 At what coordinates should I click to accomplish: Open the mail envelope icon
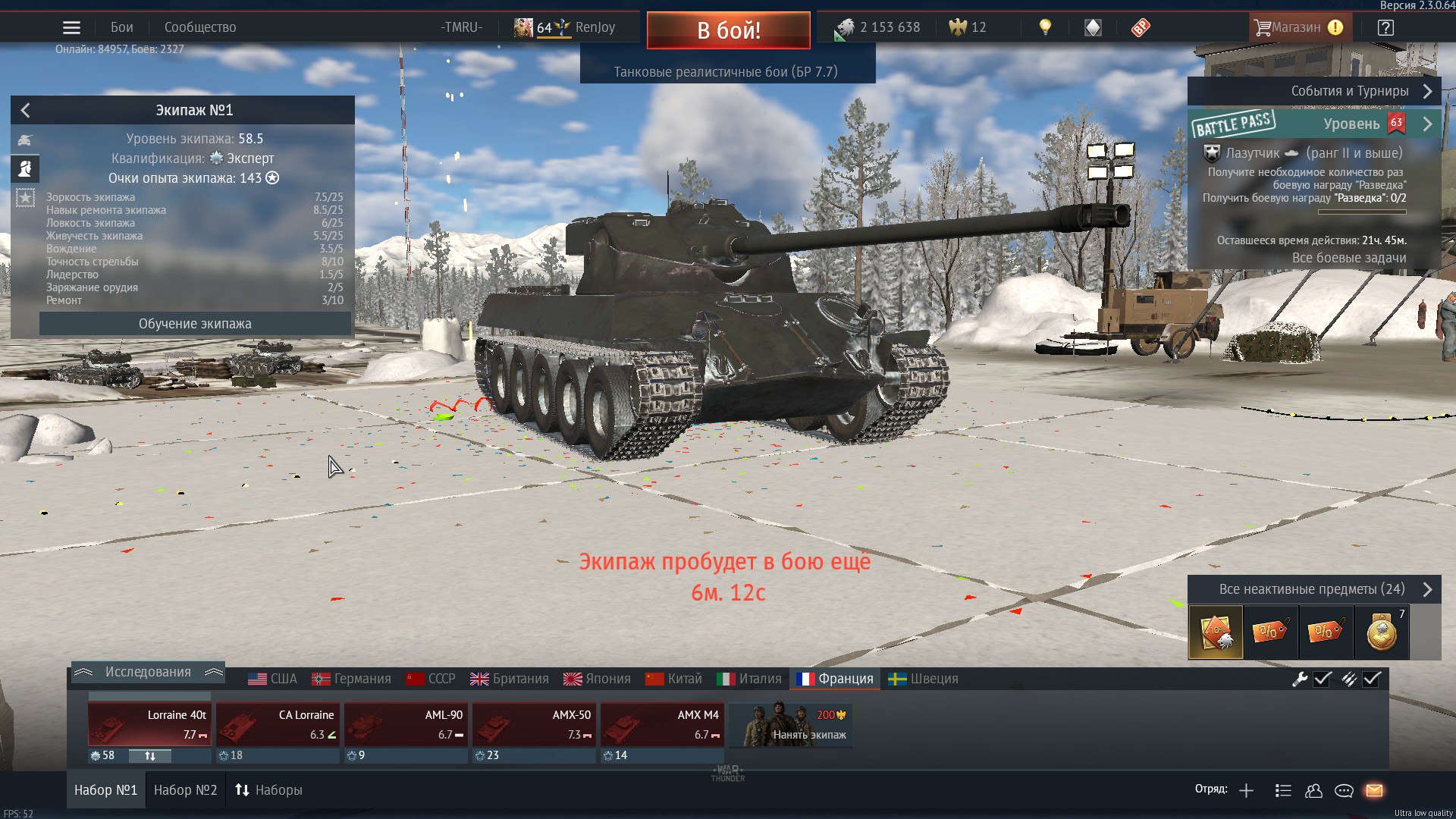click(1374, 791)
